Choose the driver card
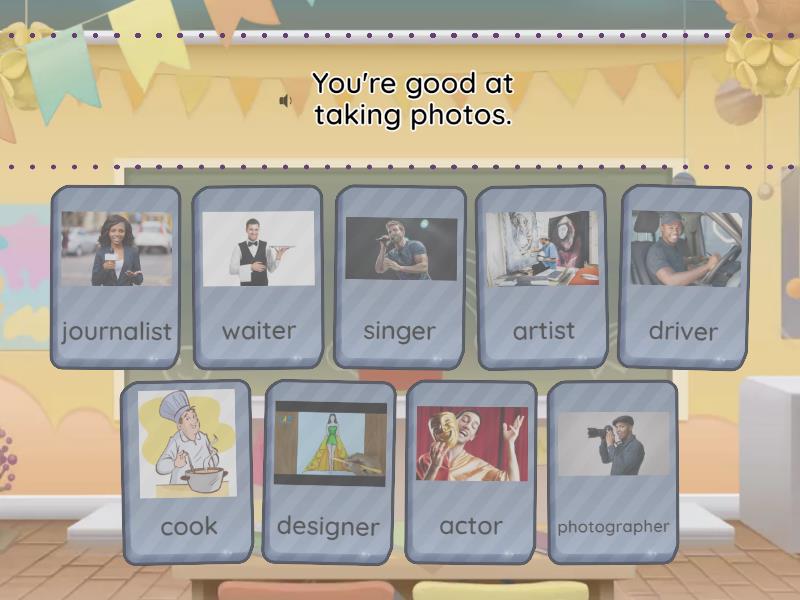The image size is (800, 600). coord(685,277)
